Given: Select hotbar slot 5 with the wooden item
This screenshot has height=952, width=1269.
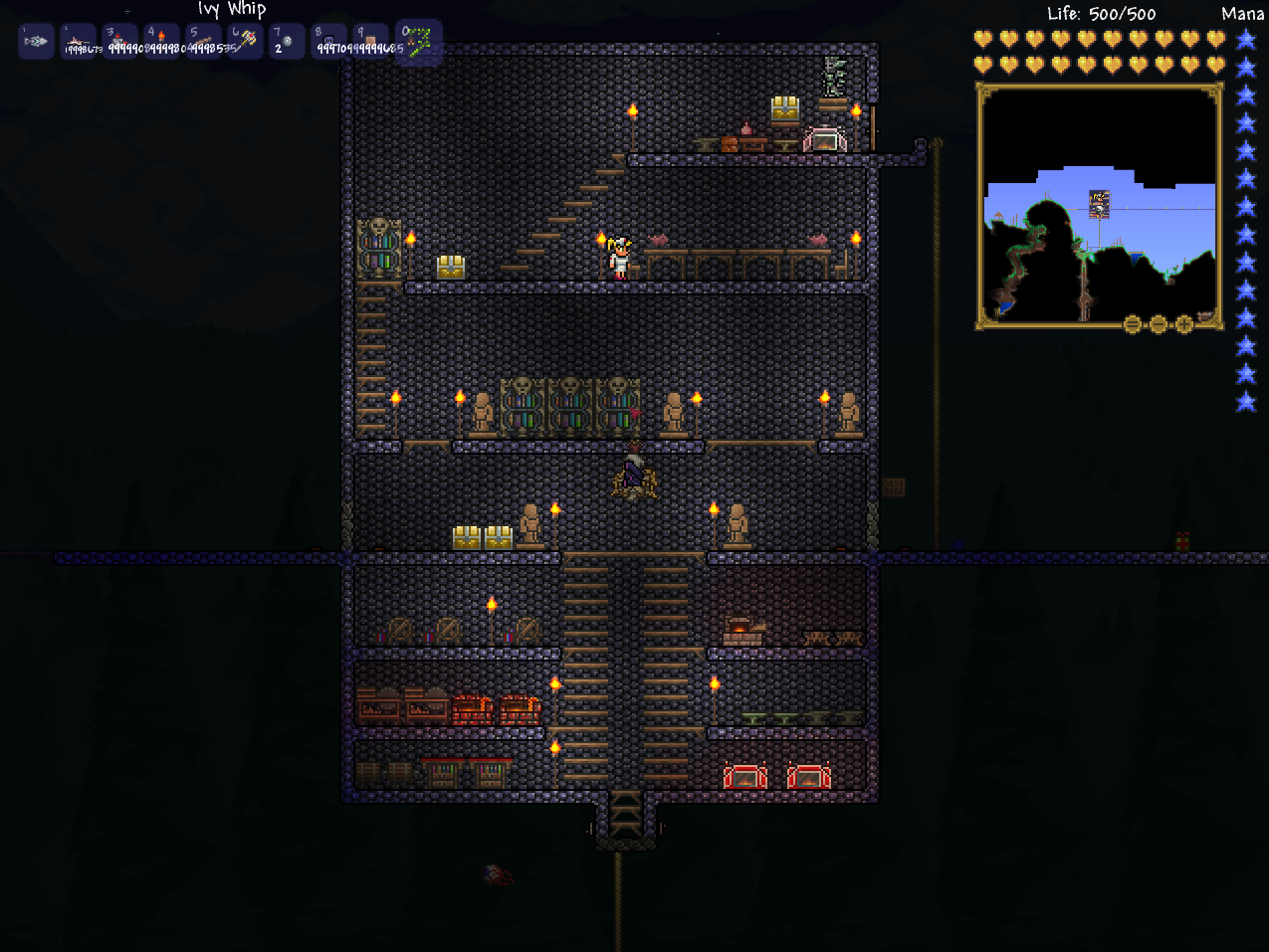Looking at the screenshot, I should (x=203, y=42).
